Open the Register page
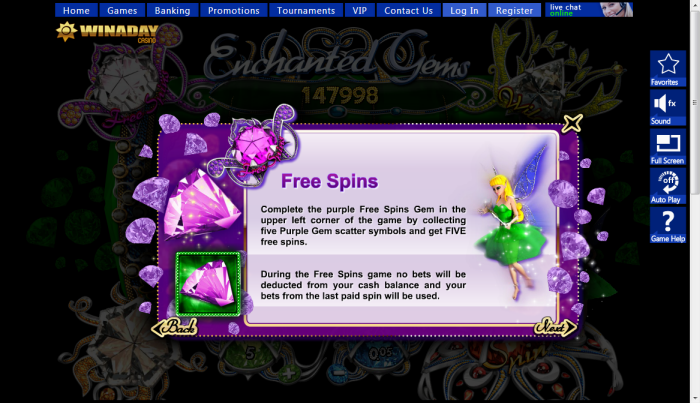700x403 pixels. click(514, 11)
